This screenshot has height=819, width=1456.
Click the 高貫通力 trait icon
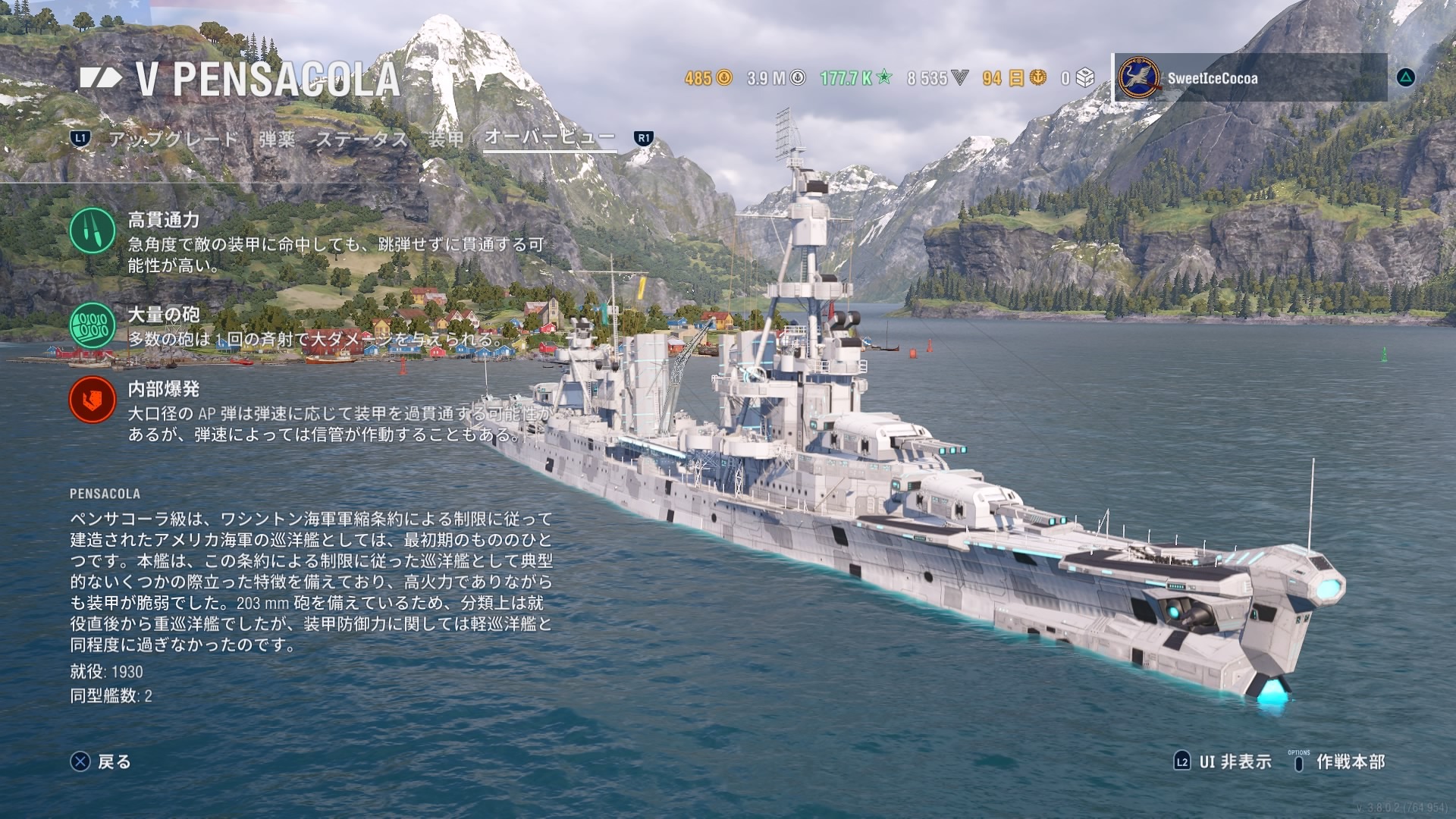point(93,231)
